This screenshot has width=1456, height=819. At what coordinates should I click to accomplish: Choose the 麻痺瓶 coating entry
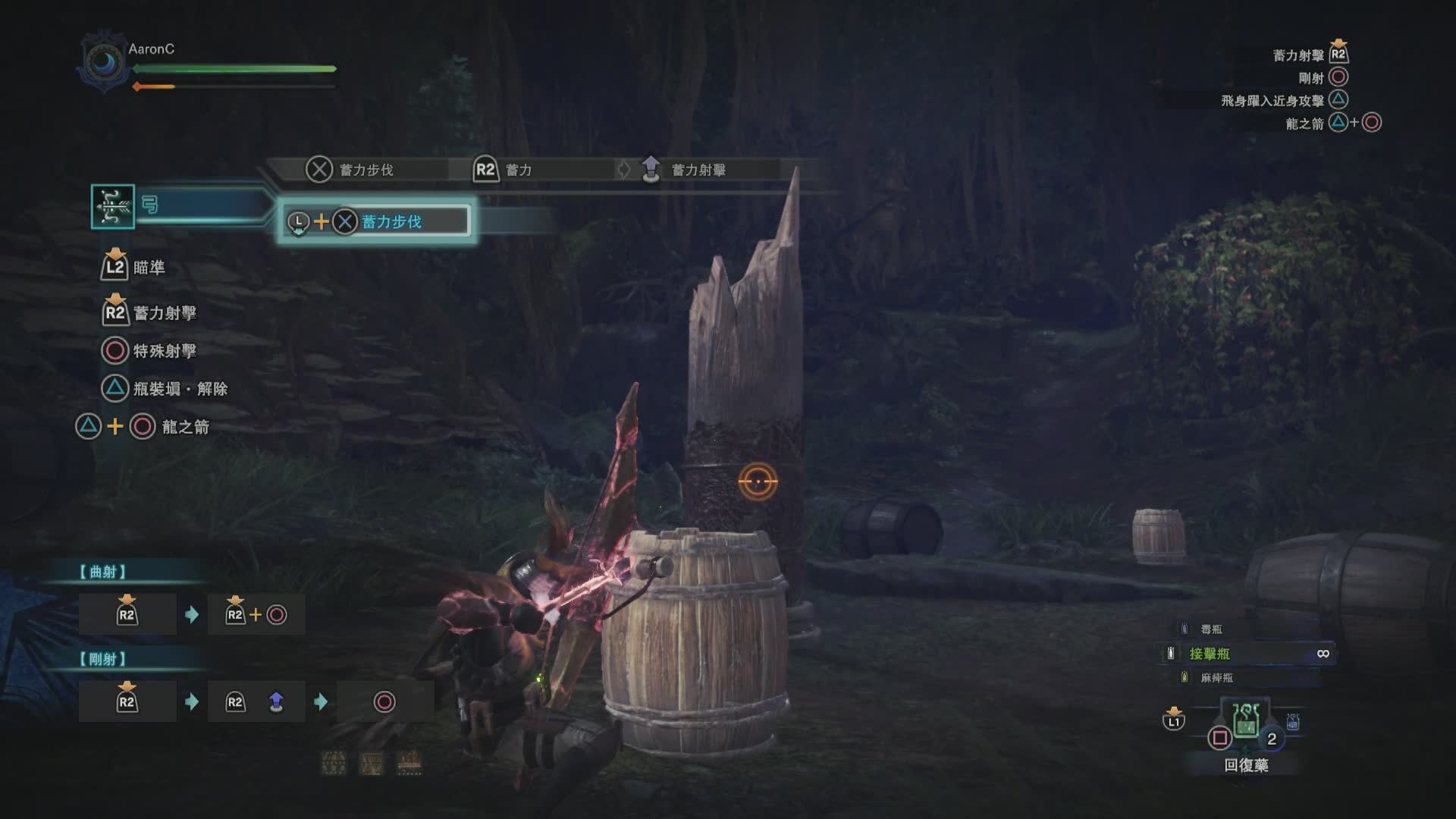(x=1216, y=678)
